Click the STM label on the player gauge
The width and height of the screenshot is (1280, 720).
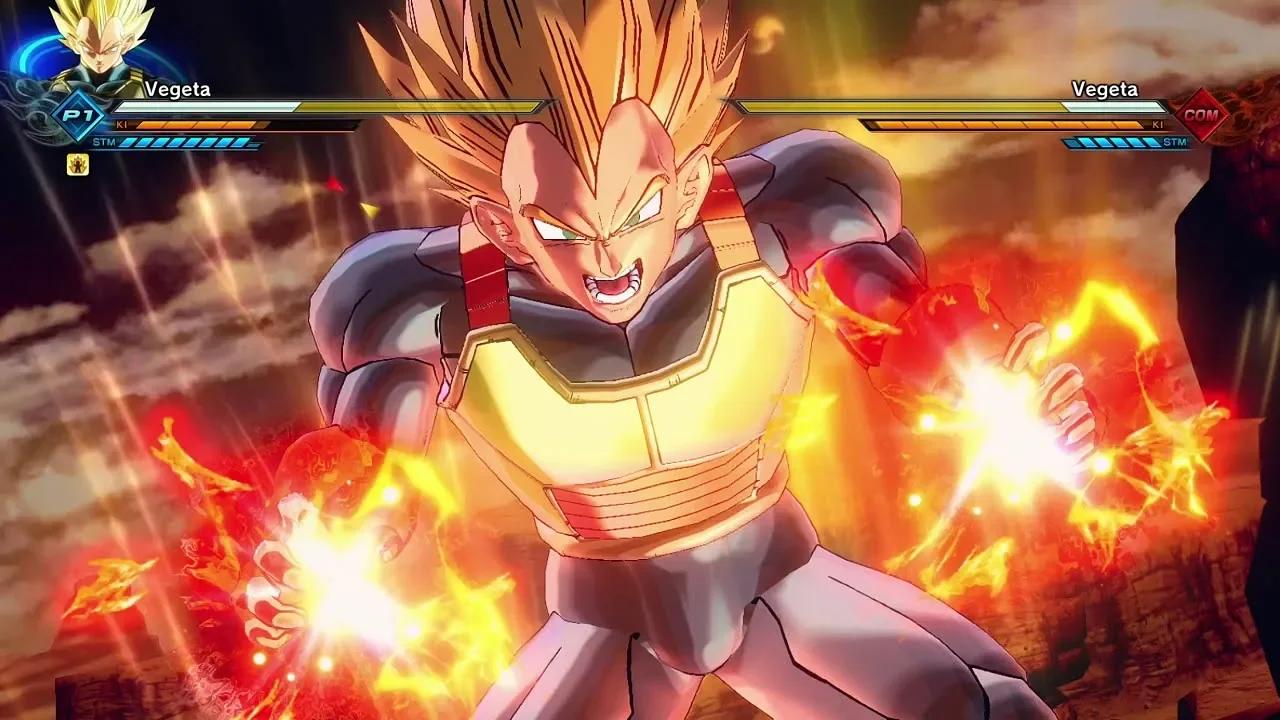point(105,143)
